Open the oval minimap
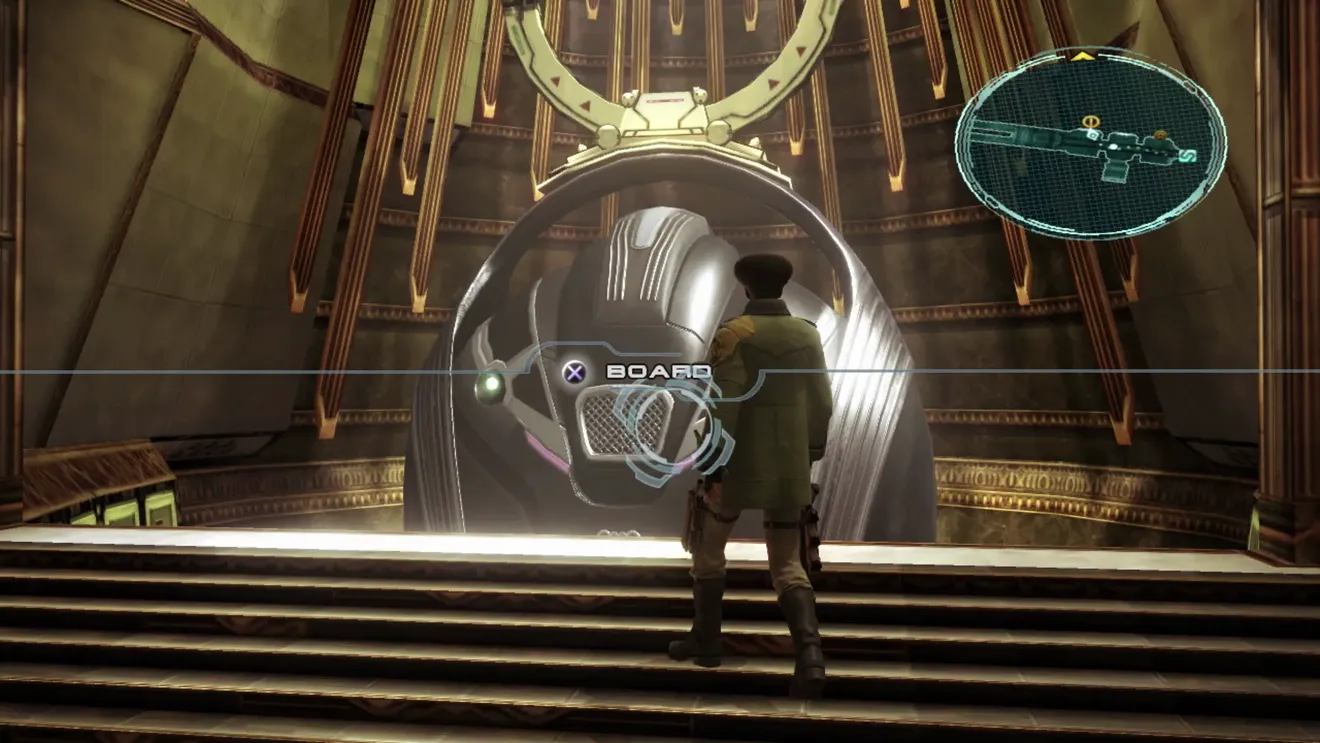Screen dimensions: 1320x743 pyautogui.click(x=1090, y=145)
